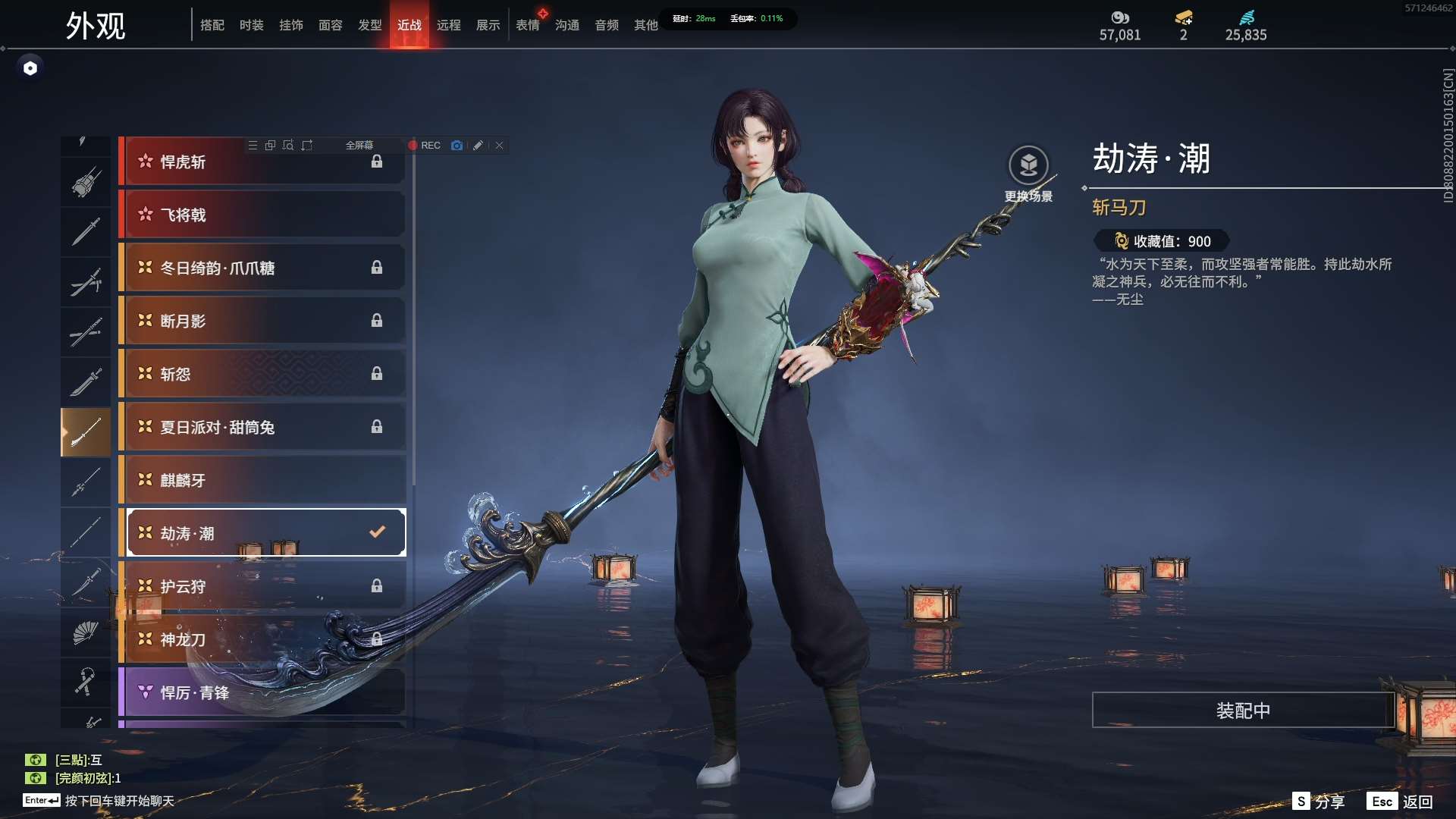Go to the 发型 tab
This screenshot has width=1456, height=819.
(370, 25)
